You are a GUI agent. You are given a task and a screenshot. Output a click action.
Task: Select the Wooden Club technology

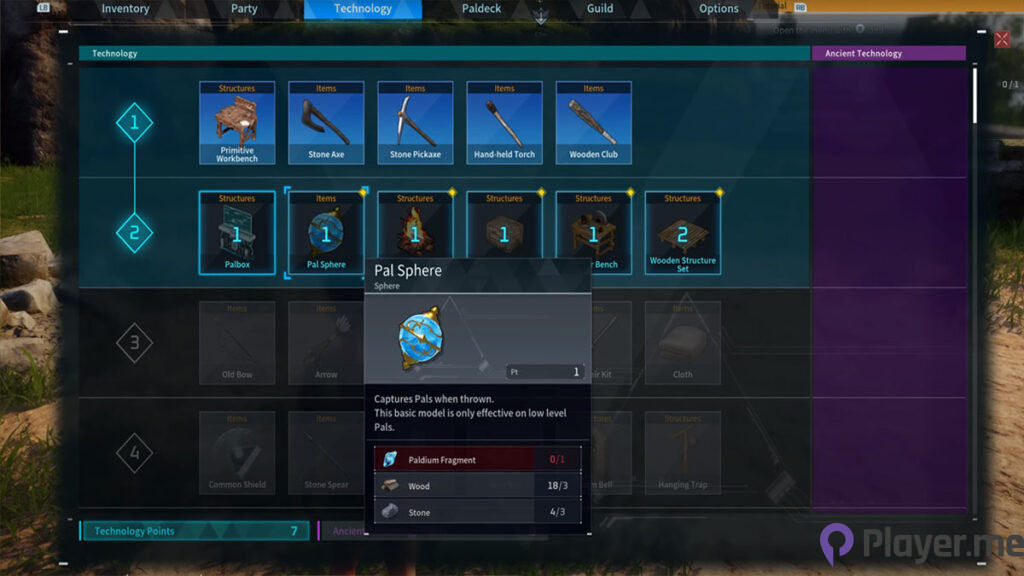pos(593,123)
